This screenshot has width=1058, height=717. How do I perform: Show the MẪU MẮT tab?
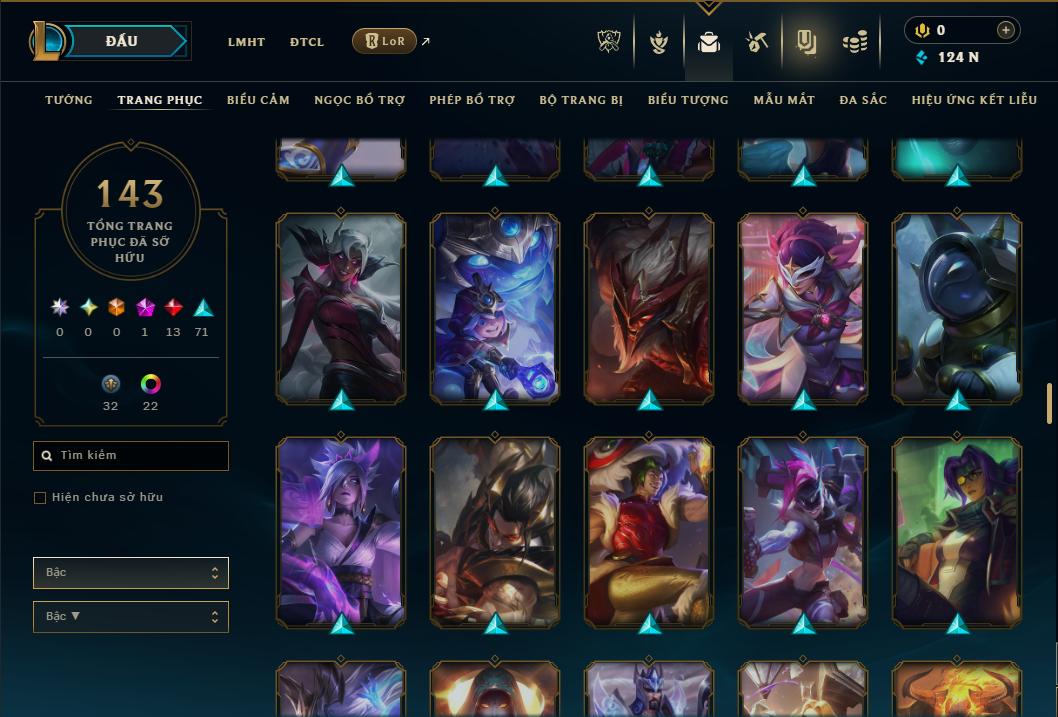tap(784, 100)
